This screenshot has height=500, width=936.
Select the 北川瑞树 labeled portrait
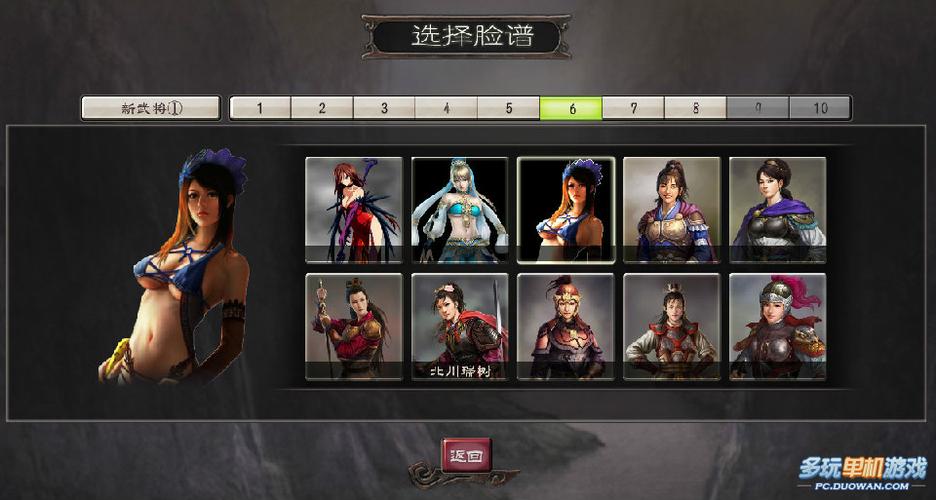point(460,327)
